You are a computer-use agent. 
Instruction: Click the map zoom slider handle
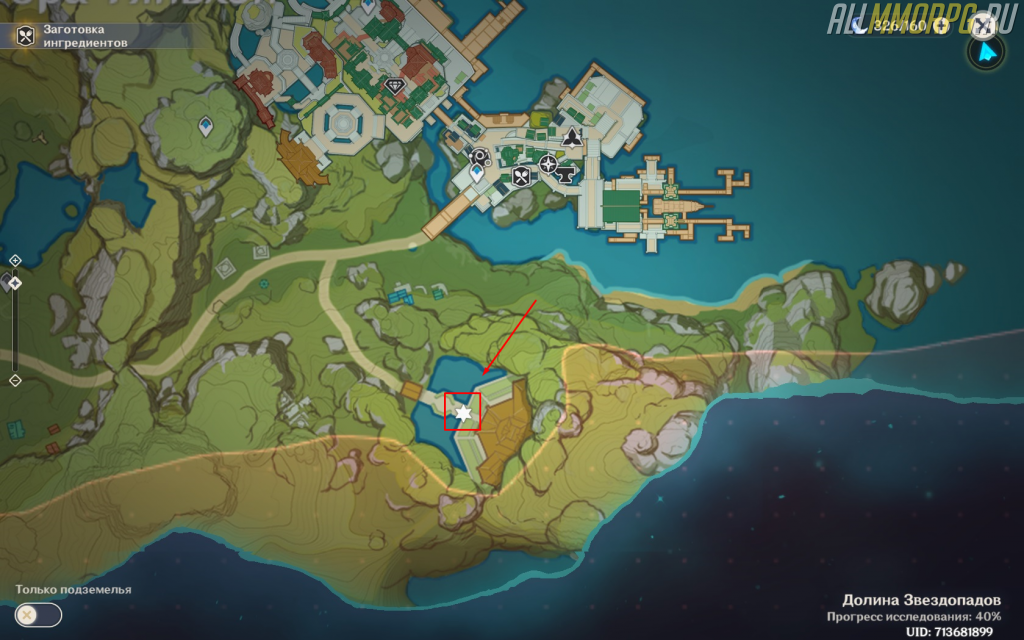point(15,283)
